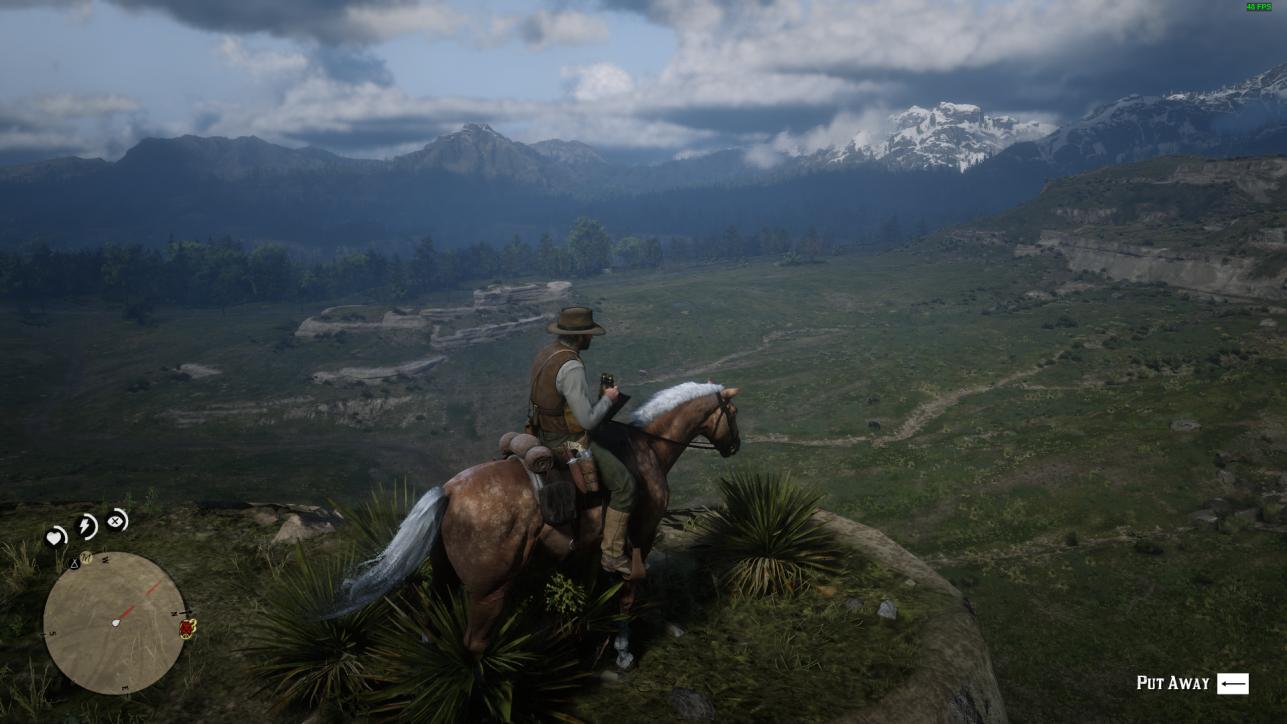Select the white player marker on the minimap

pos(116,622)
